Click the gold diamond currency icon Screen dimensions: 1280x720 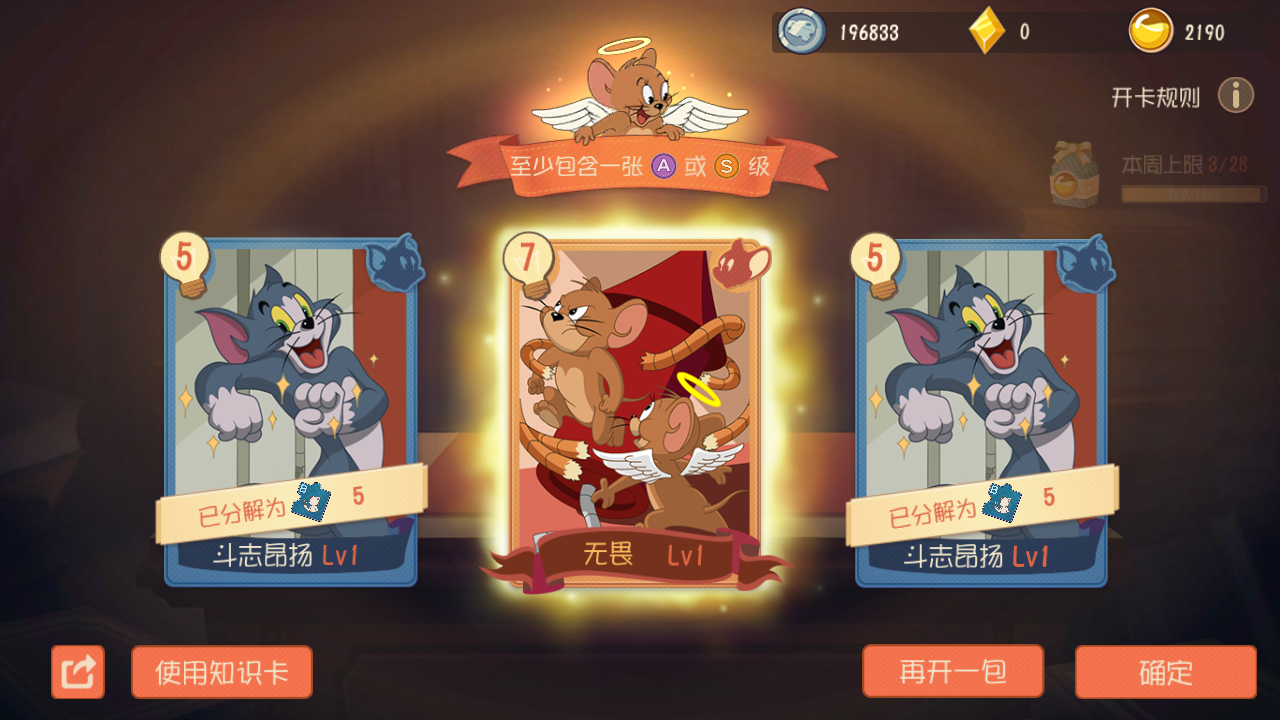(x=983, y=29)
